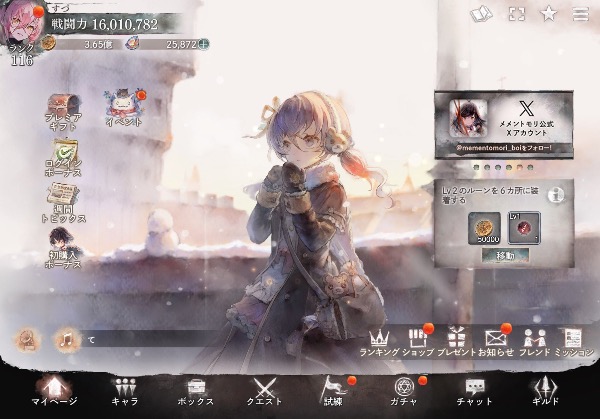Image resolution: width=600 pixels, height=419 pixels.
Task: Open the ランキング (Ranking) crown icon
Action: [x=379, y=341]
